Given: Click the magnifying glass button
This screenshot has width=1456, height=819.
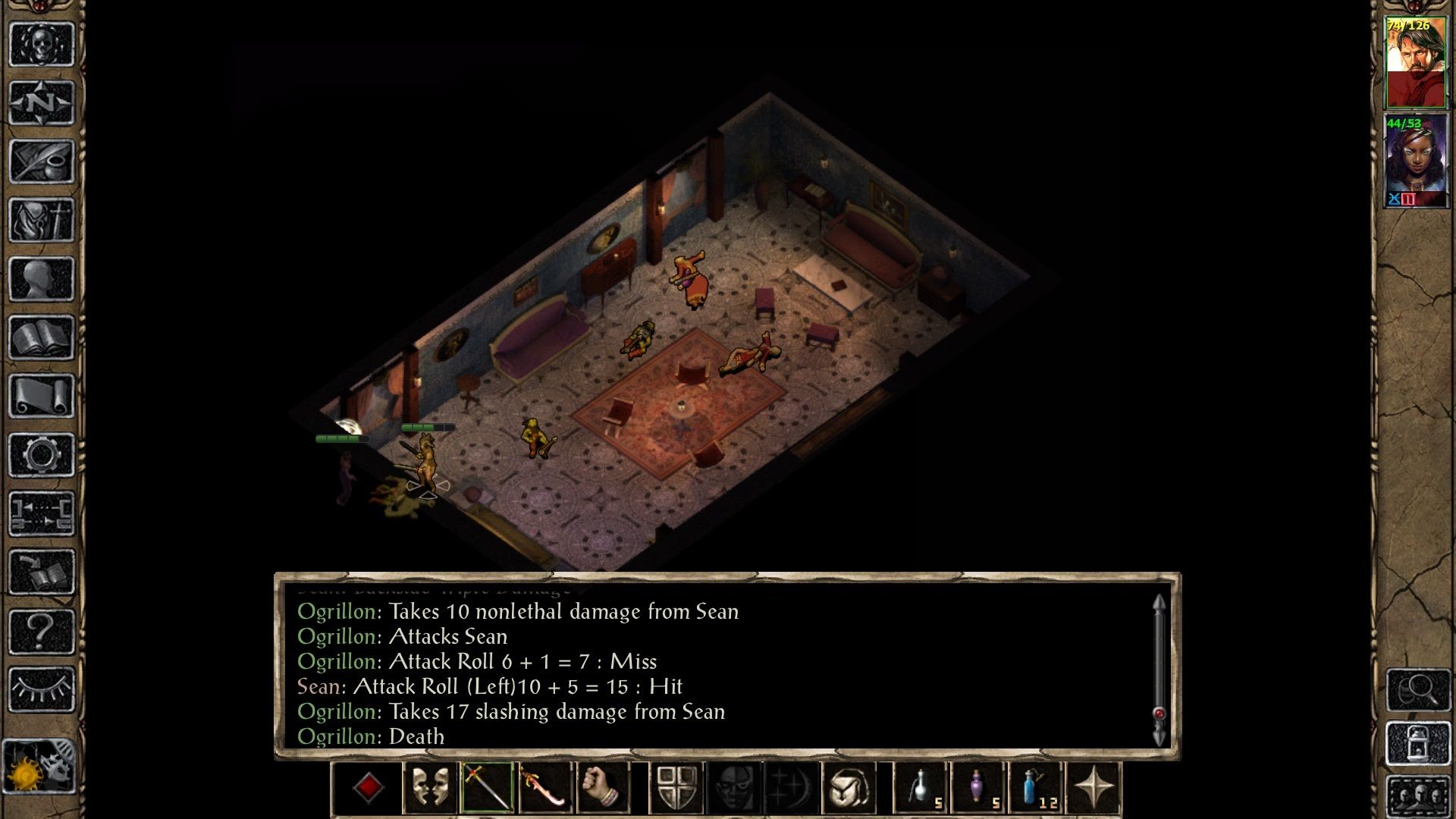Looking at the screenshot, I should click(x=1418, y=689).
